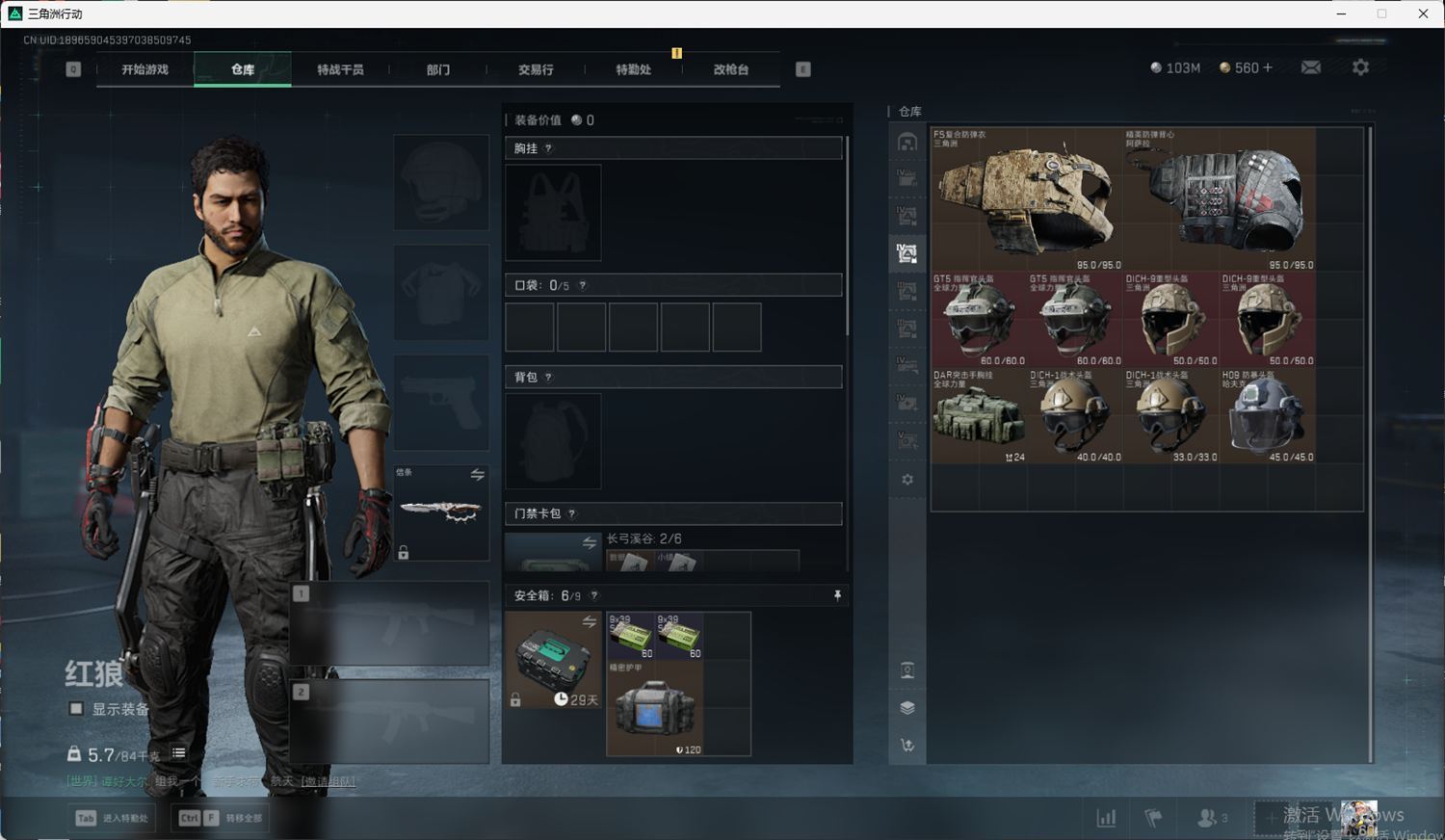Viewport: 1445px width, 840px height.
Task: Select the DAR突击手胸挂 chest rig
Action: pyautogui.click(x=978, y=416)
